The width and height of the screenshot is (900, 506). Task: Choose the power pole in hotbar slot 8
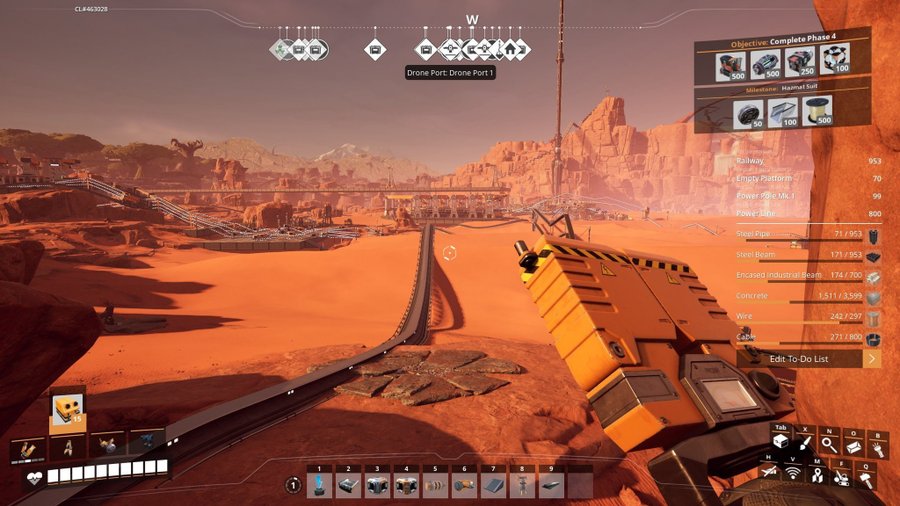(522, 485)
